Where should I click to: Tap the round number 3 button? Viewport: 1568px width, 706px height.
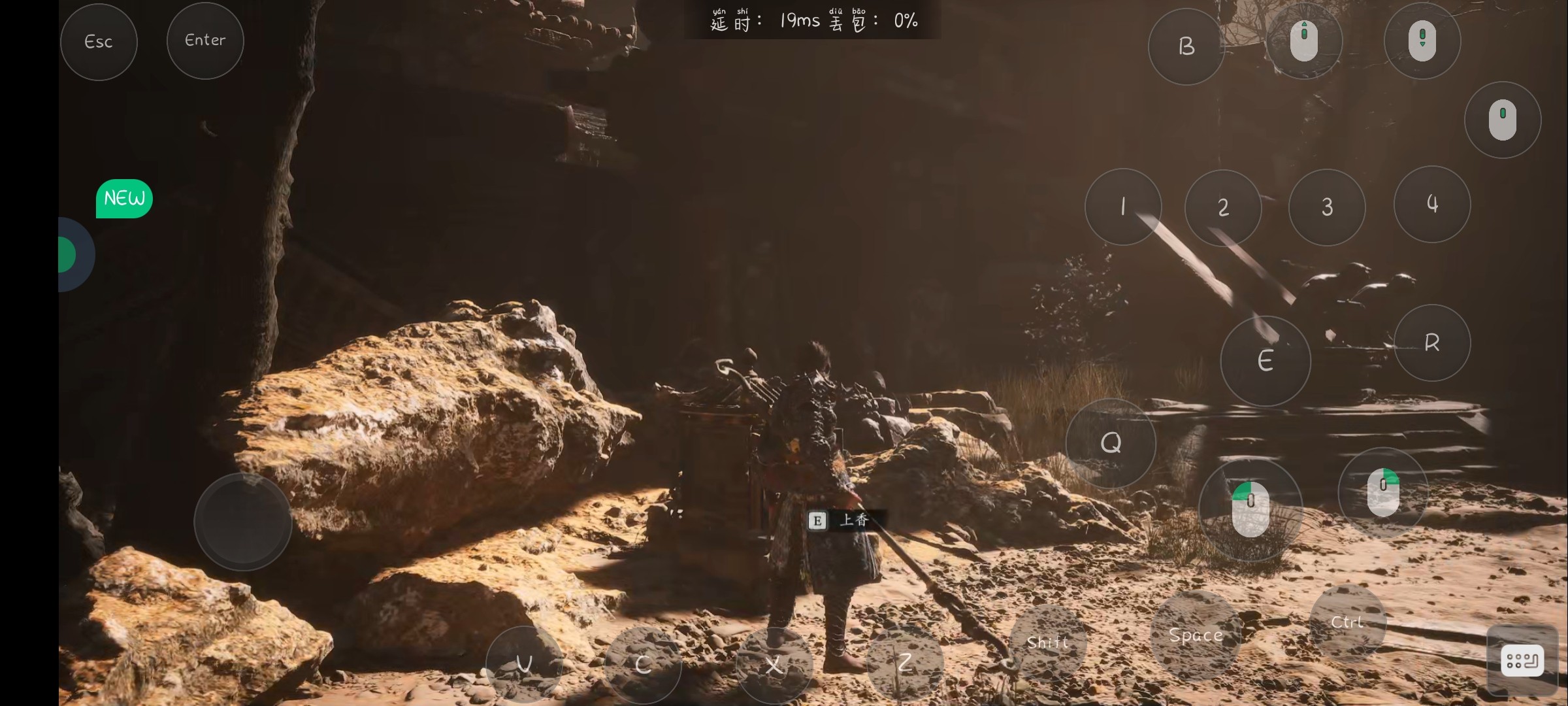coord(1327,207)
